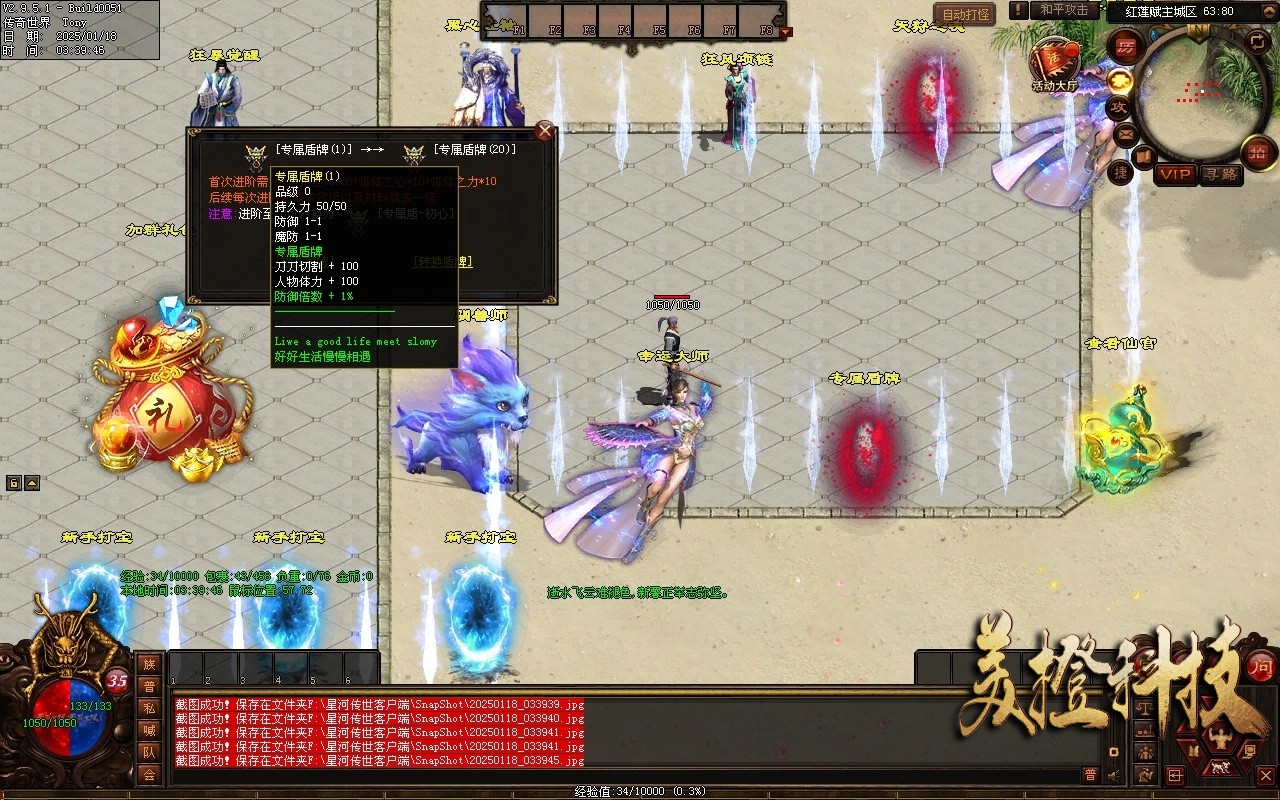Open the 活动大厅 event hall icon
This screenshot has height=800, width=1280.
click(x=1054, y=62)
